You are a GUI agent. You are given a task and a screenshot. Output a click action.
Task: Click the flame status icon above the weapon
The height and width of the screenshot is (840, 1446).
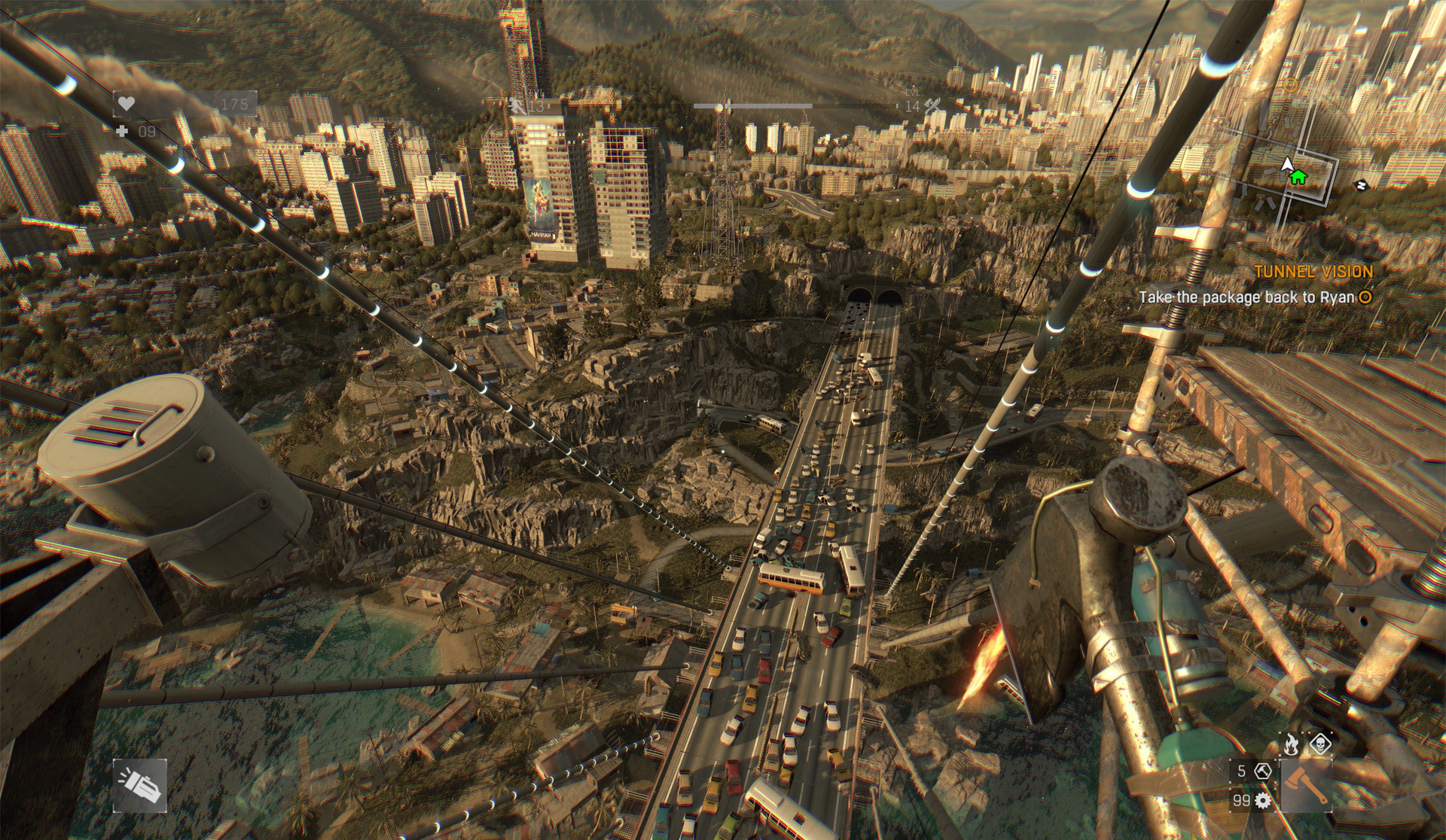(x=1290, y=745)
